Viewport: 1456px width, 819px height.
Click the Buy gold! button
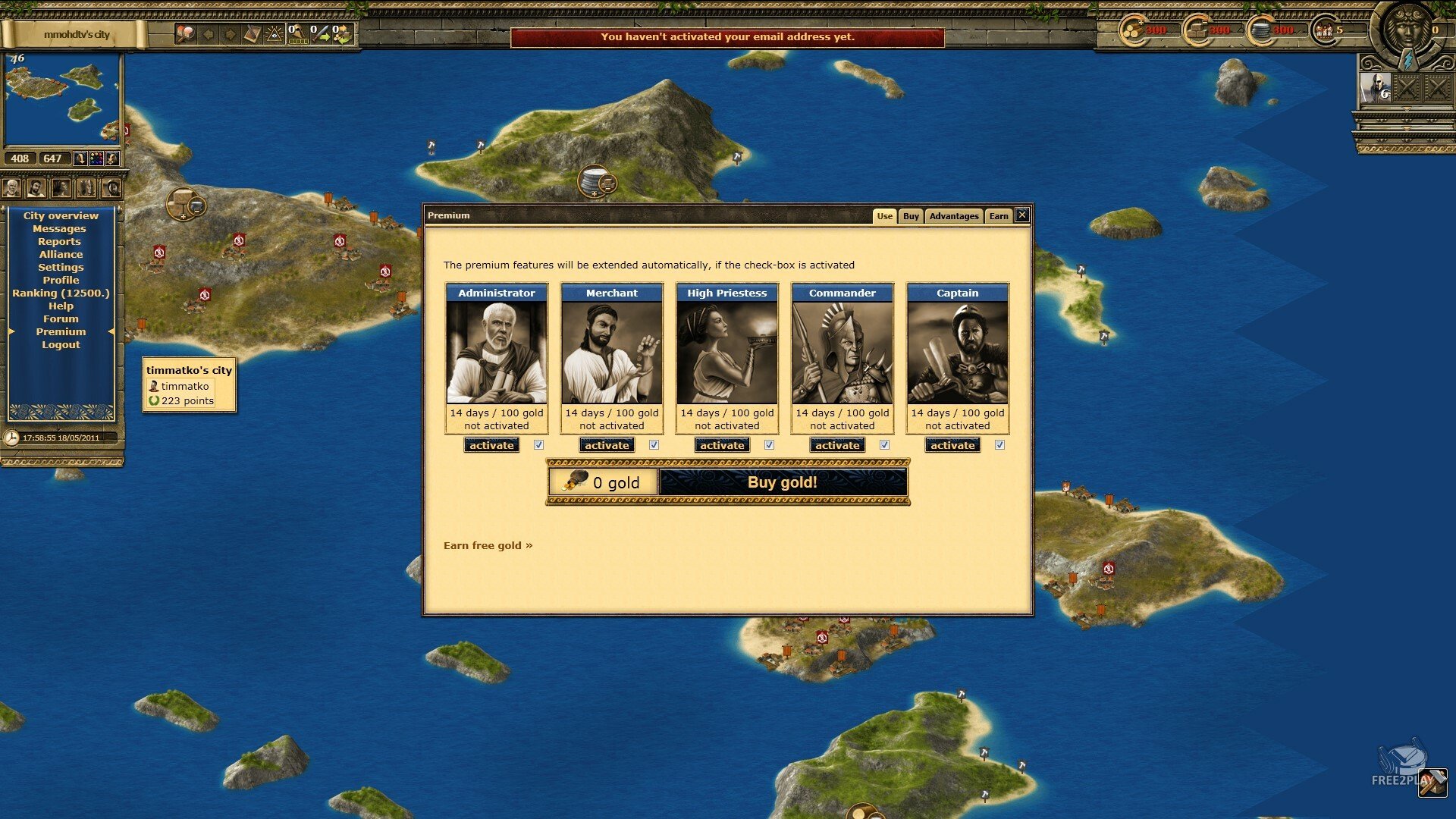tap(783, 482)
